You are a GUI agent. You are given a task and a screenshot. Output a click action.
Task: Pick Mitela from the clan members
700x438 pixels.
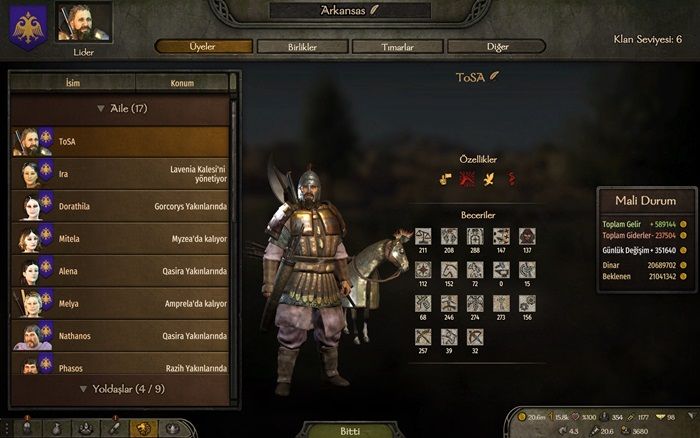click(x=120, y=239)
